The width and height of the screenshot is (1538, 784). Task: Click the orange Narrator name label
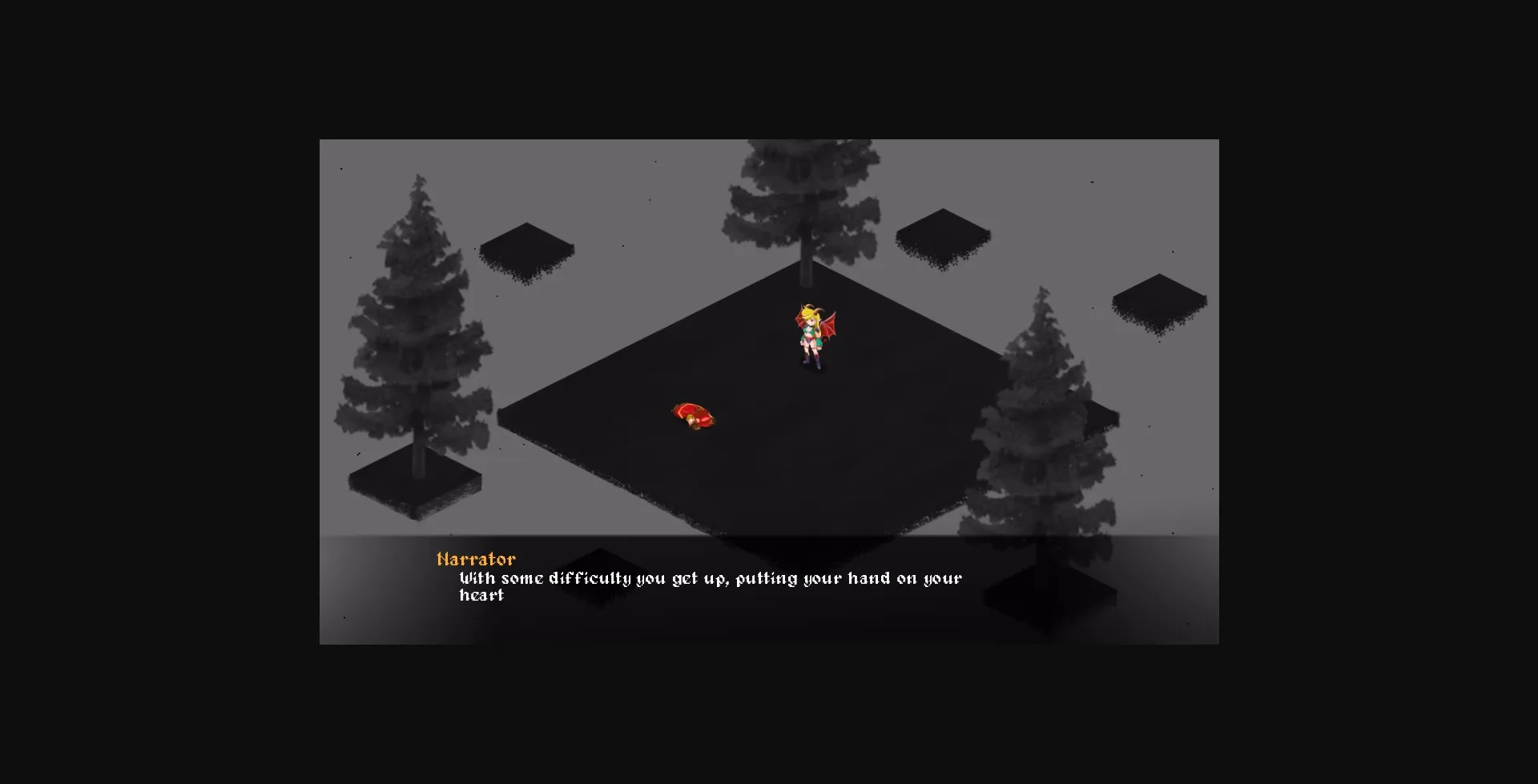(477, 559)
